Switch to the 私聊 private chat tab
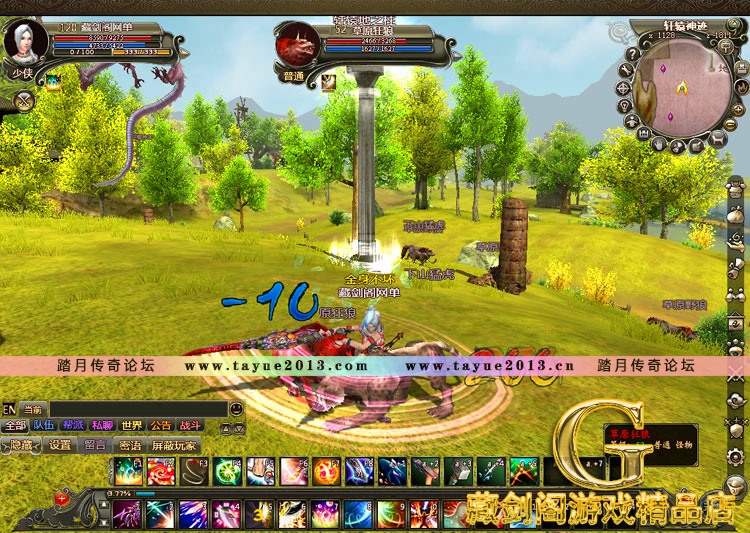This screenshot has height=533, width=750. (x=102, y=425)
